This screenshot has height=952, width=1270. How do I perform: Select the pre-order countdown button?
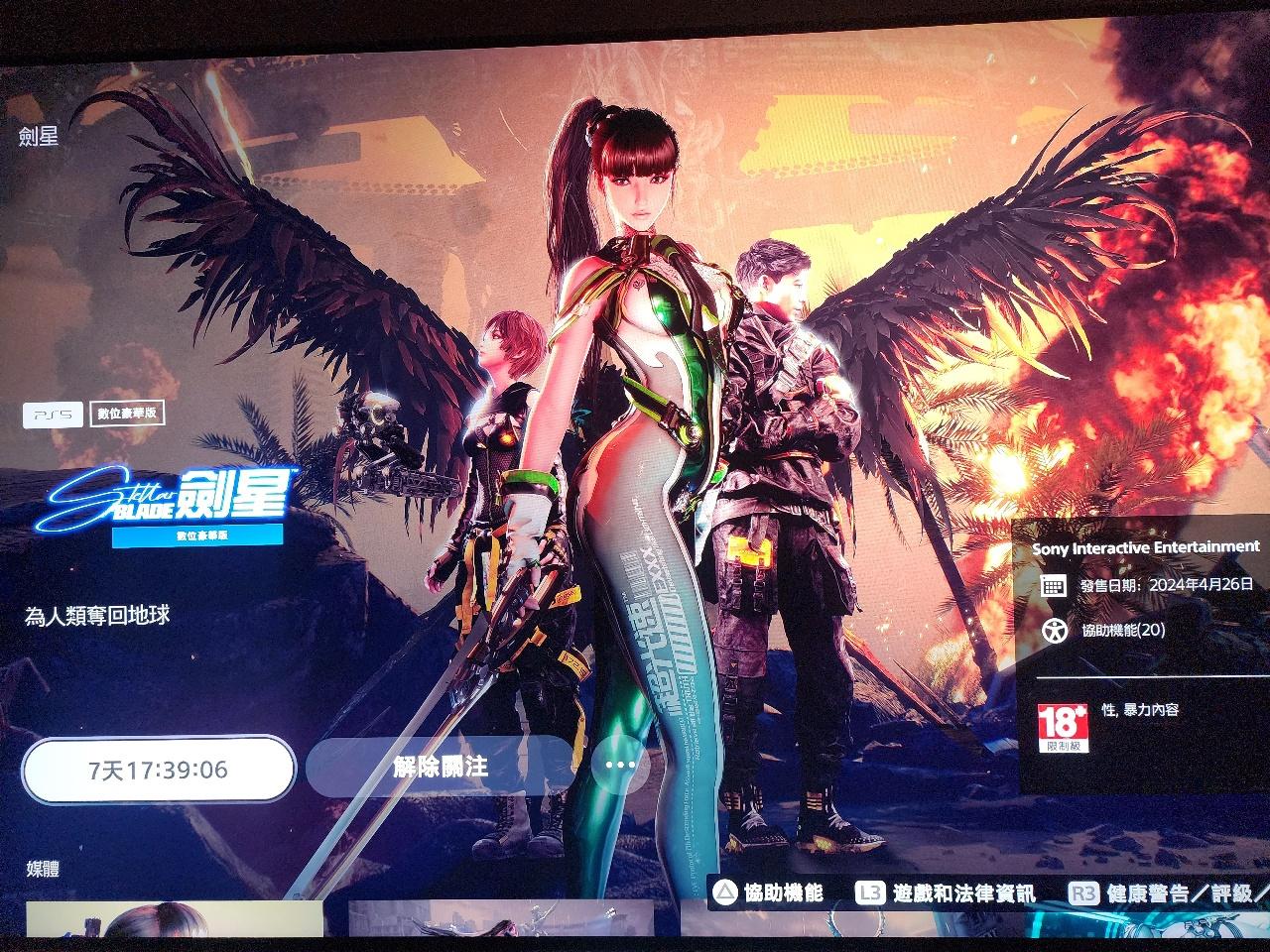point(159,770)
